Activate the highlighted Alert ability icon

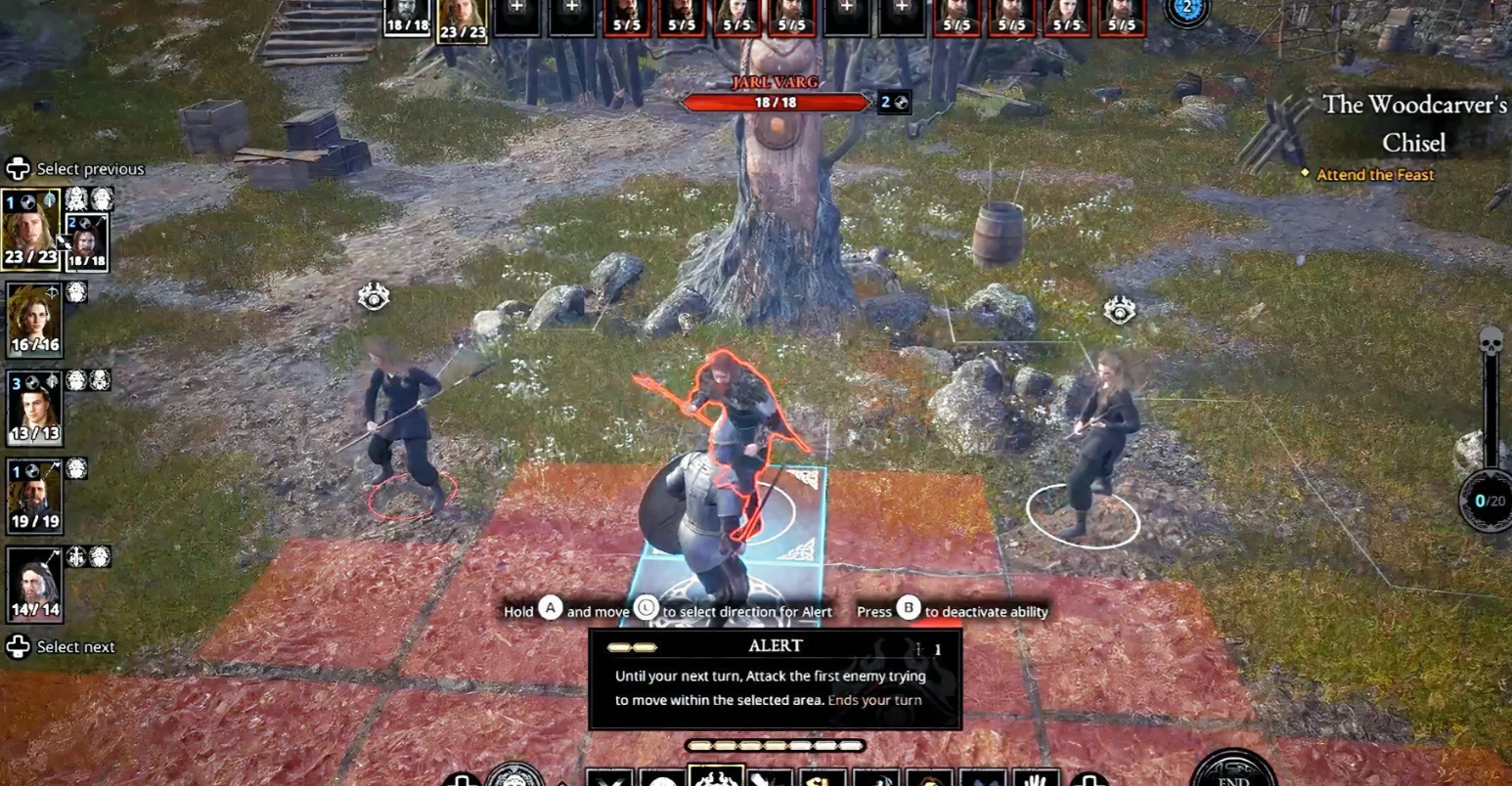pyautogui.click(x=716, y=777)
